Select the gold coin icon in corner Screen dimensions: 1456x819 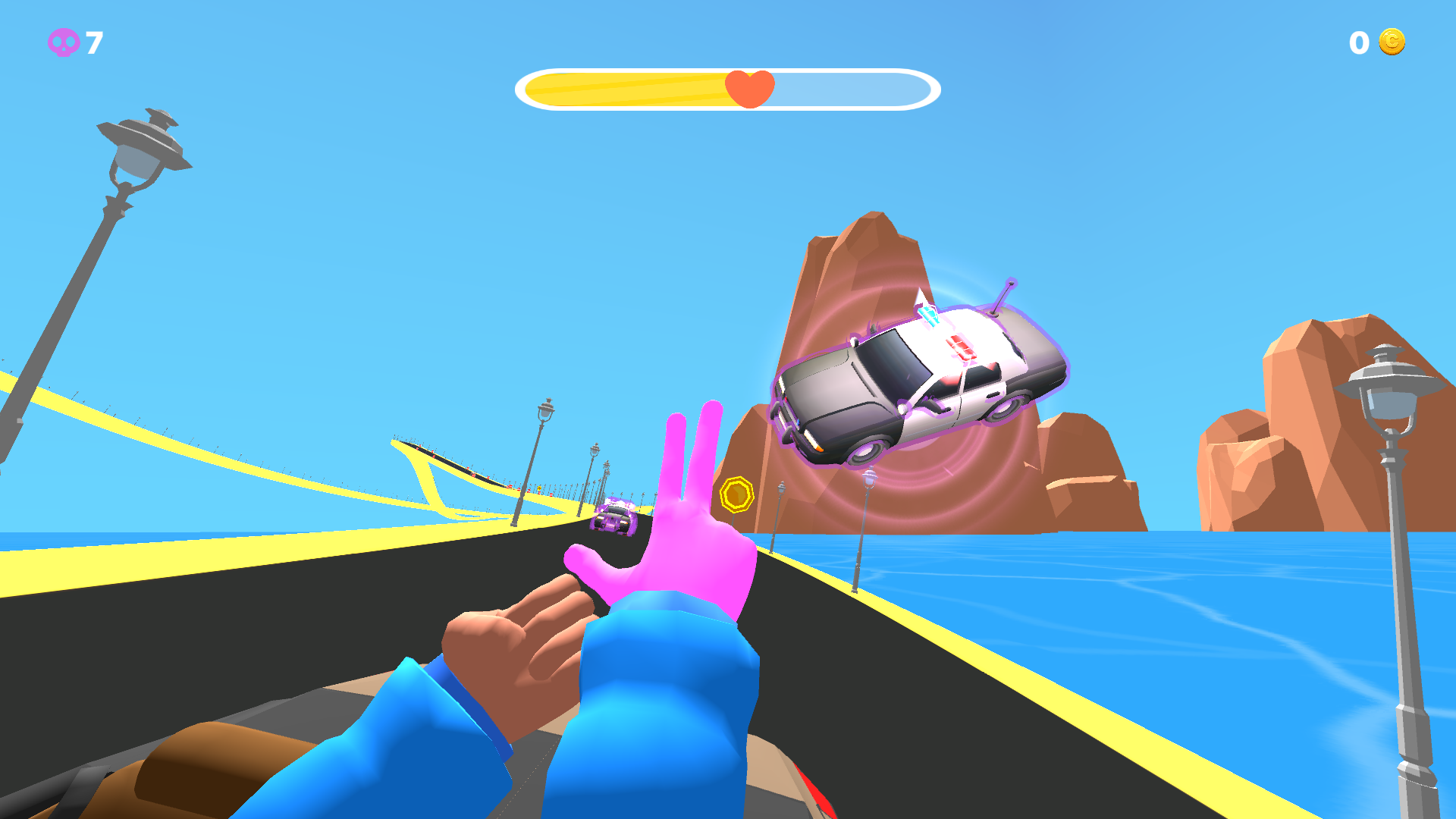(x=1393, y=43)
